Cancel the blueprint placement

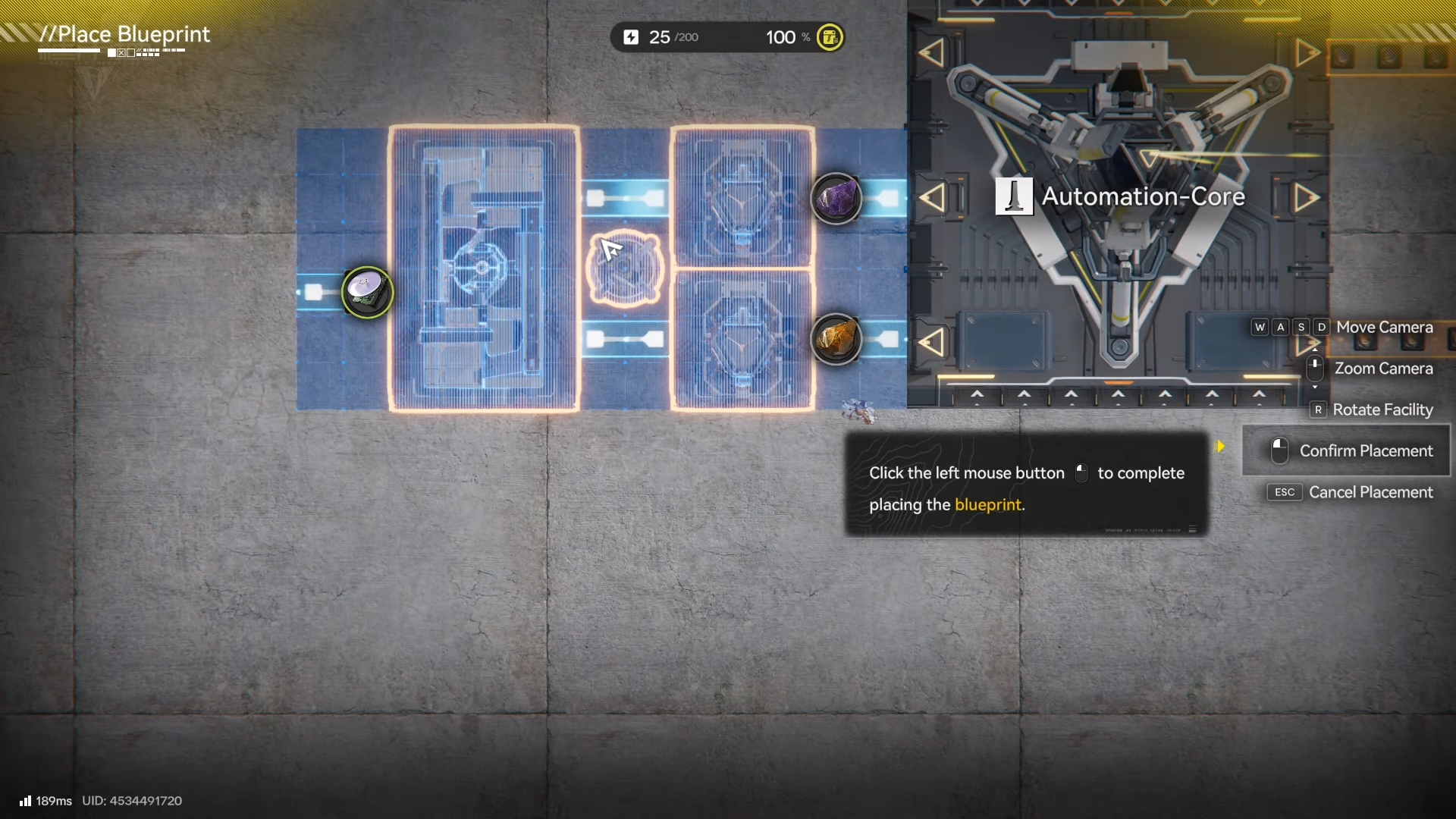1350,492
